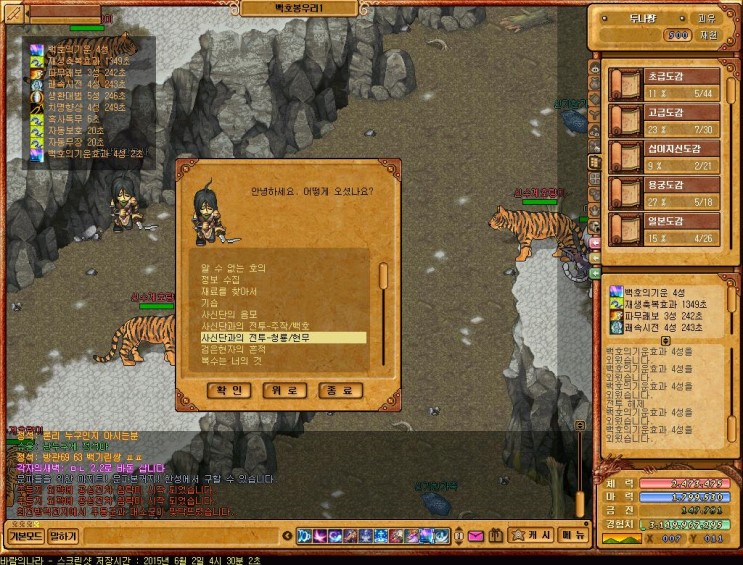Go back with the 뒤로 button
743x565 pixels.
pyautogui.click(x=283, y=390)
